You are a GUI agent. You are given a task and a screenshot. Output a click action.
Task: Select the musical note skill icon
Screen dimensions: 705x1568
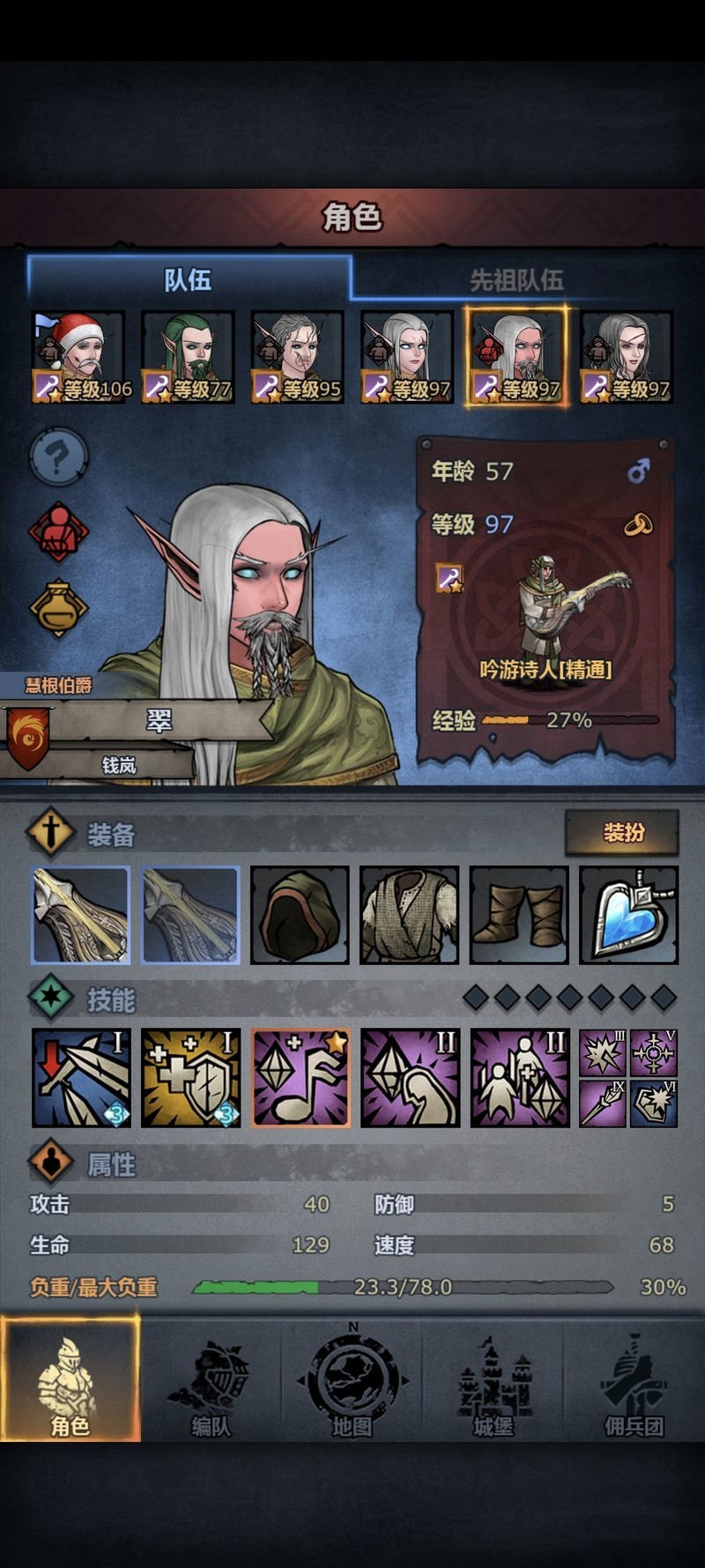(301, 1077)
